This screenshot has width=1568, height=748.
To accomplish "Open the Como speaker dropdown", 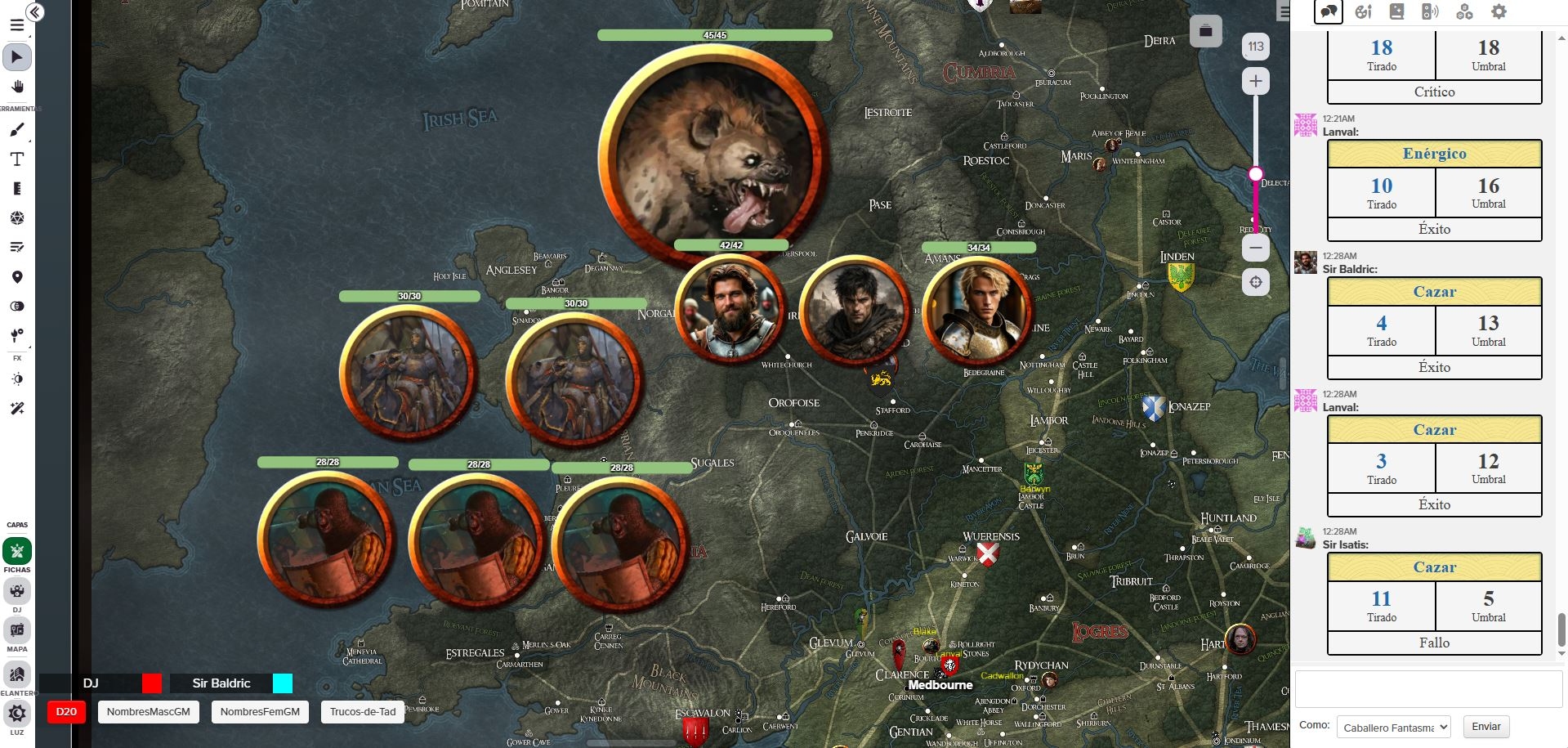I will [x=1393, y=727].
